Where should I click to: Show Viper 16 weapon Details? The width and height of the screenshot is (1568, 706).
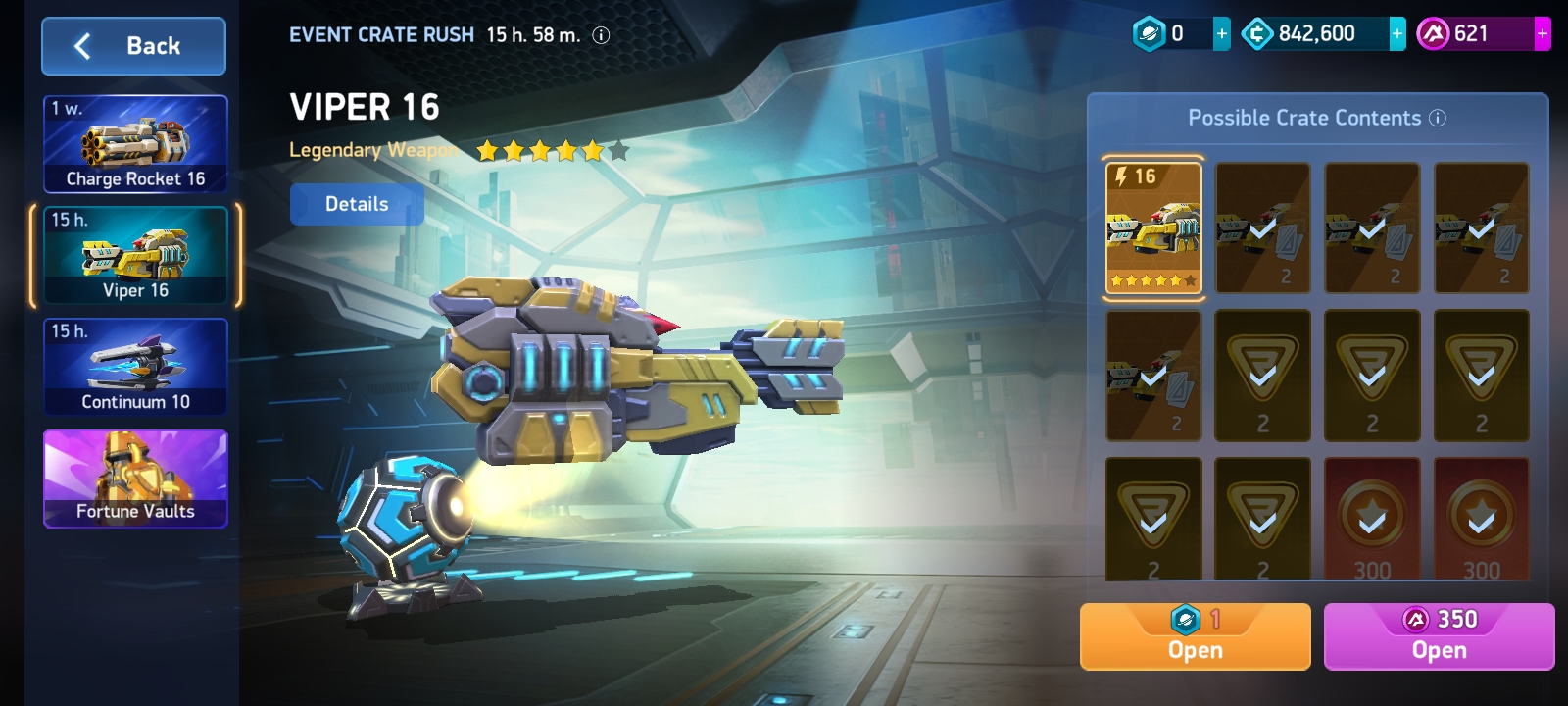click(x=357, y=204)
